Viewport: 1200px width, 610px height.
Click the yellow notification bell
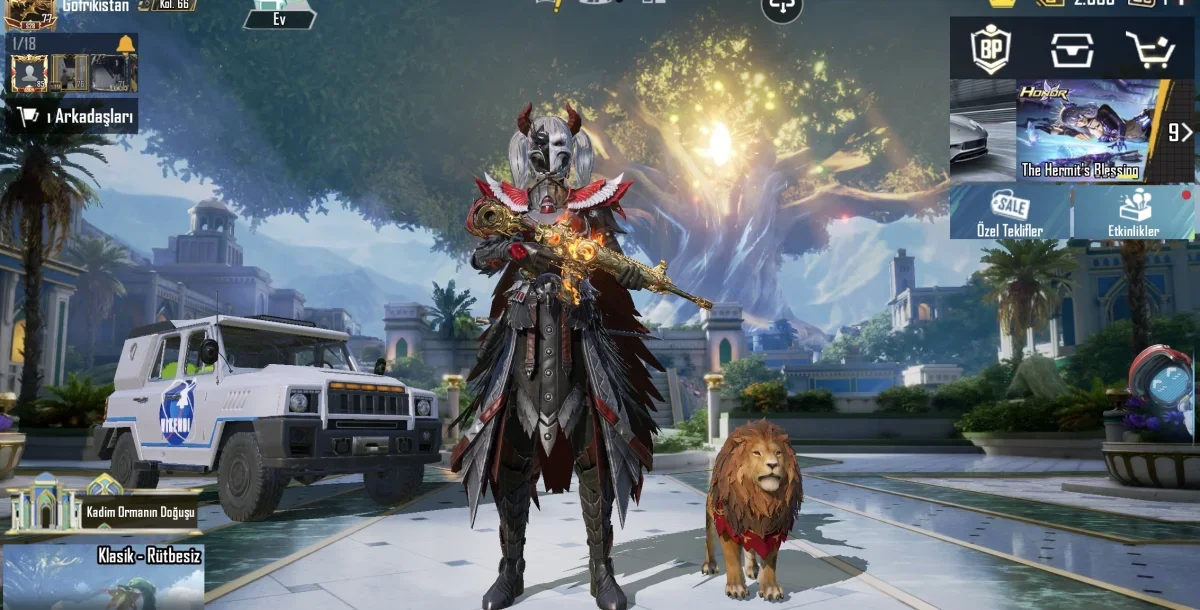click(125, 44)
